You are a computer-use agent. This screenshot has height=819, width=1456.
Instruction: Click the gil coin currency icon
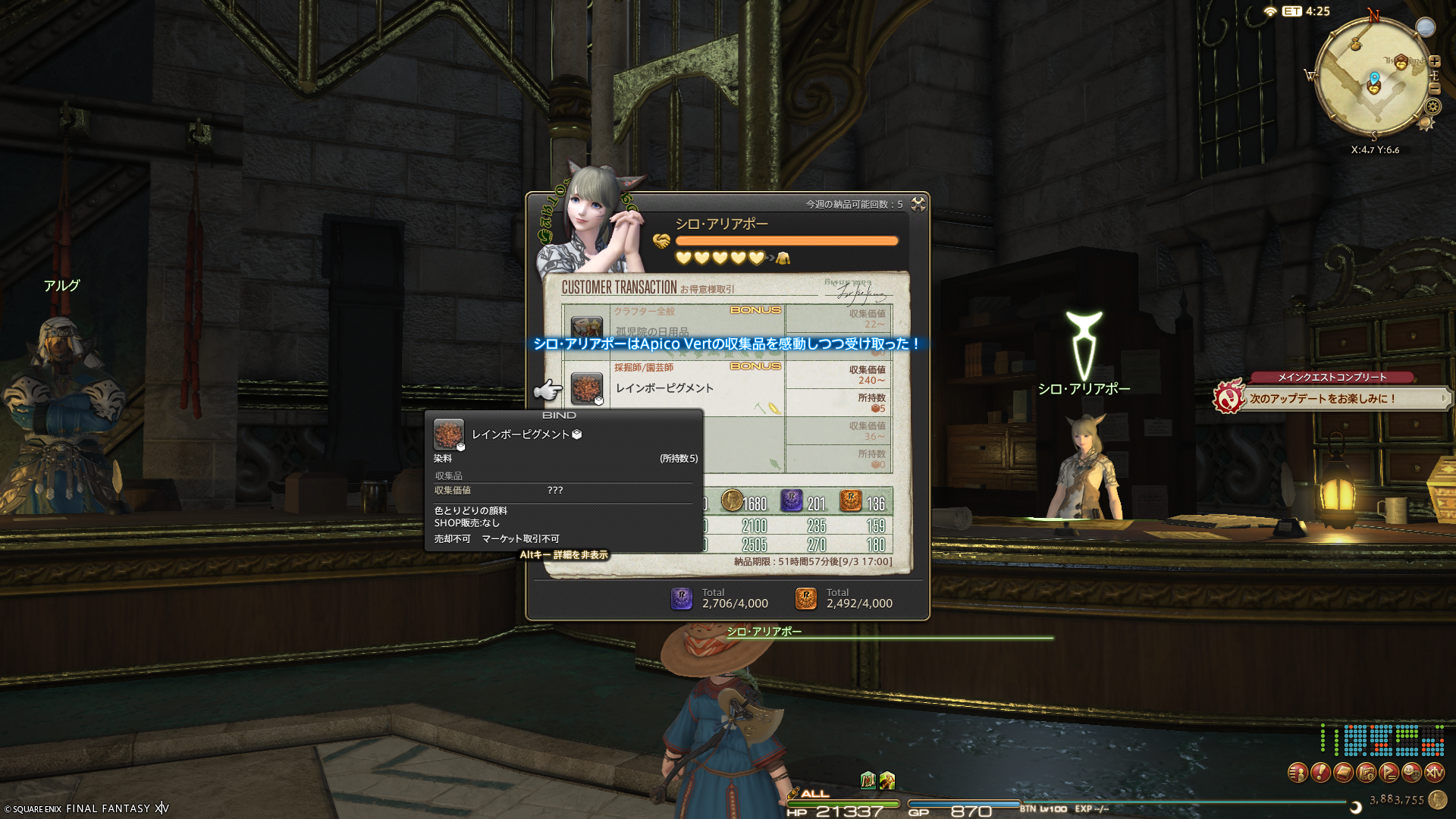pos(1437,799)
